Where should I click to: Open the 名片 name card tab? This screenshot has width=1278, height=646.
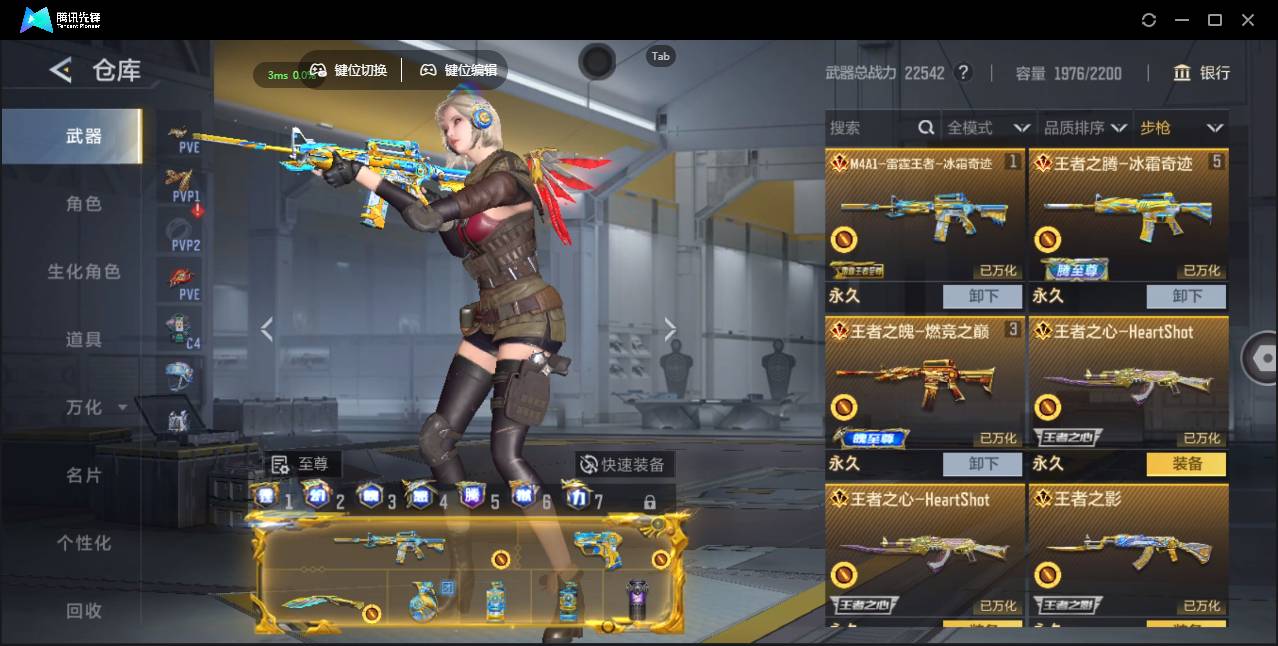tap(84, 475)
